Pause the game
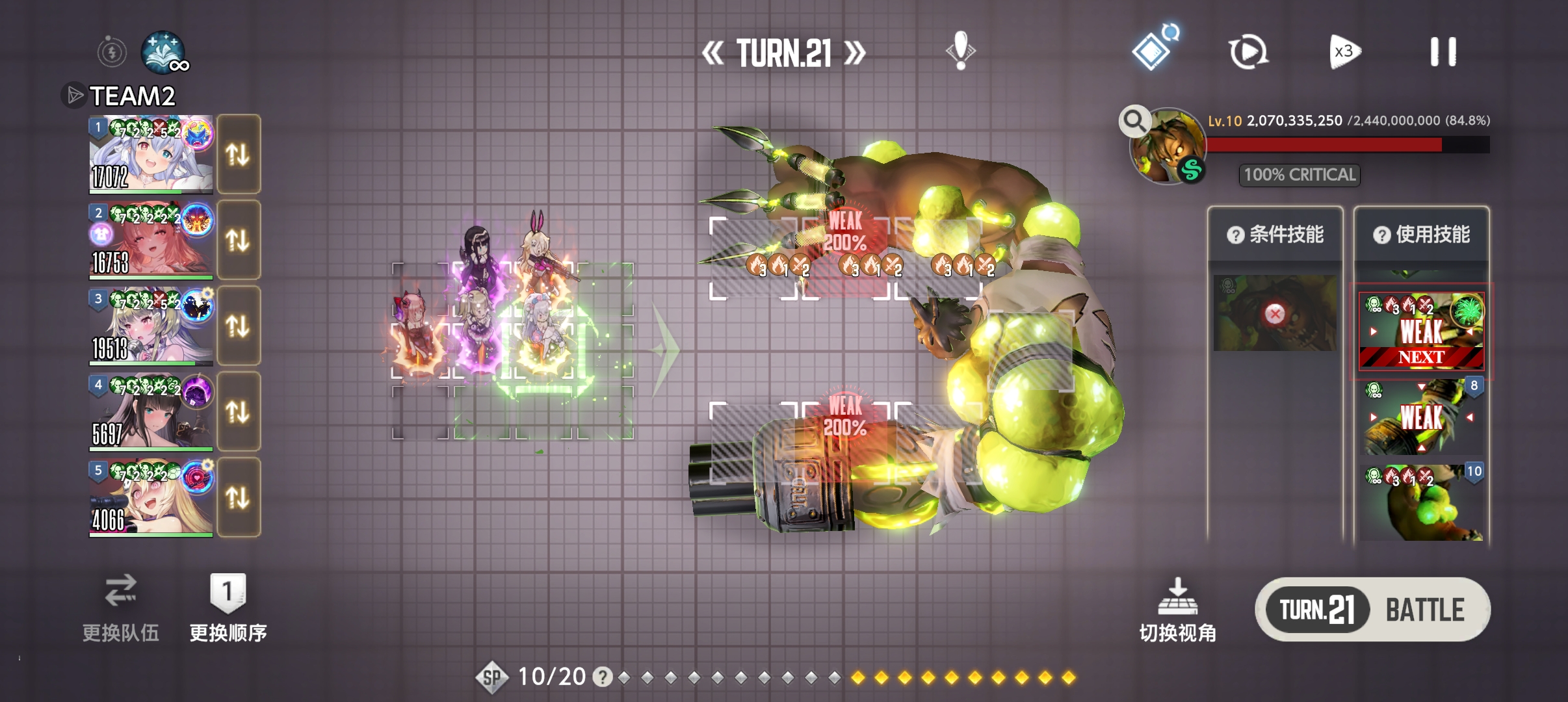 coord(1443,52)
